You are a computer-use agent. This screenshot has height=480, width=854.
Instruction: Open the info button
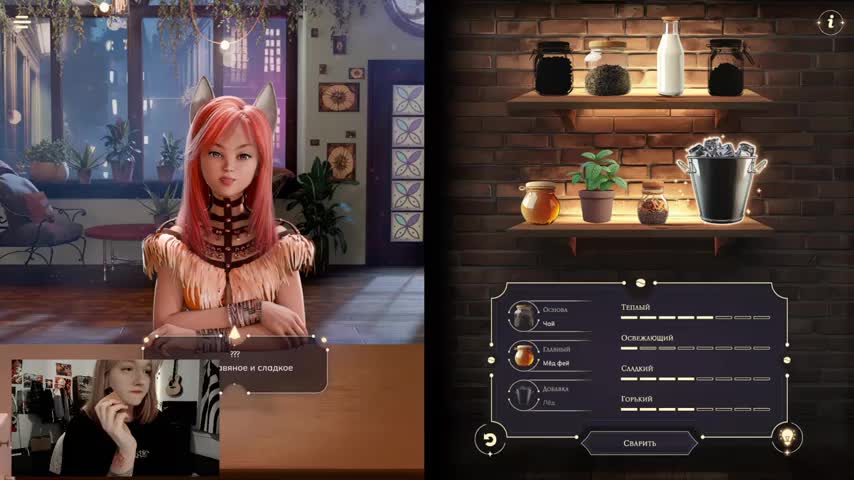(829, 22)
